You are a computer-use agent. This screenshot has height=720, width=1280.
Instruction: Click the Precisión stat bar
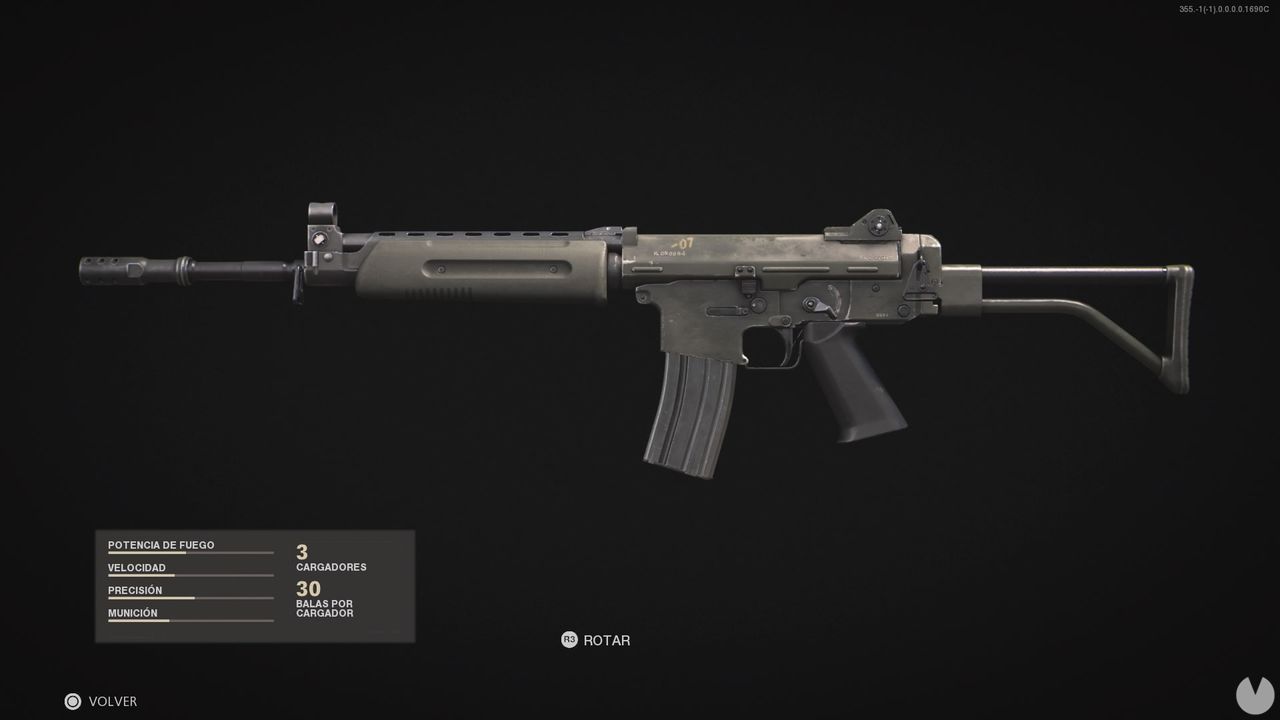tap(190, 596)
